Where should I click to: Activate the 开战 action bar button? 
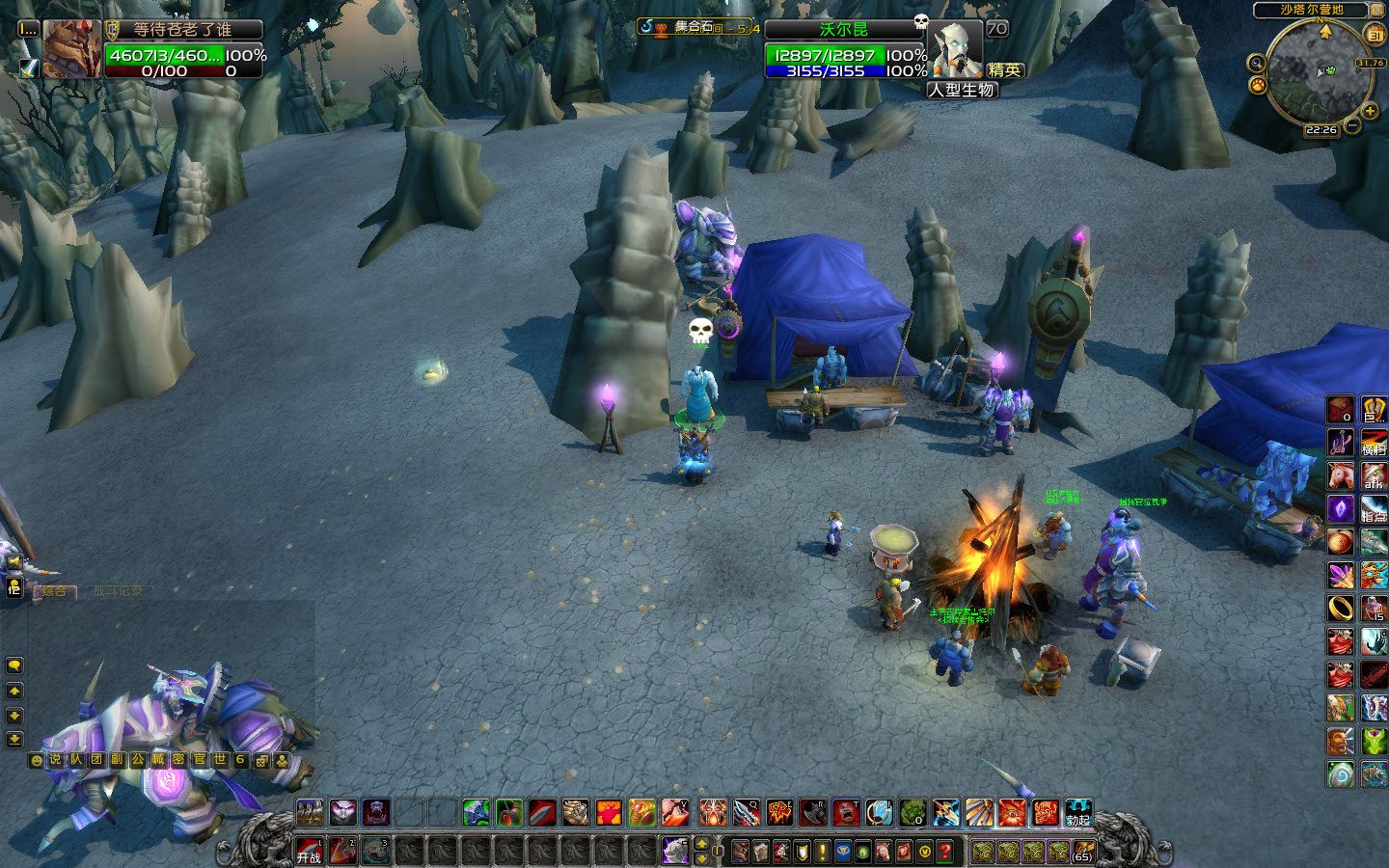coord(309,851)
